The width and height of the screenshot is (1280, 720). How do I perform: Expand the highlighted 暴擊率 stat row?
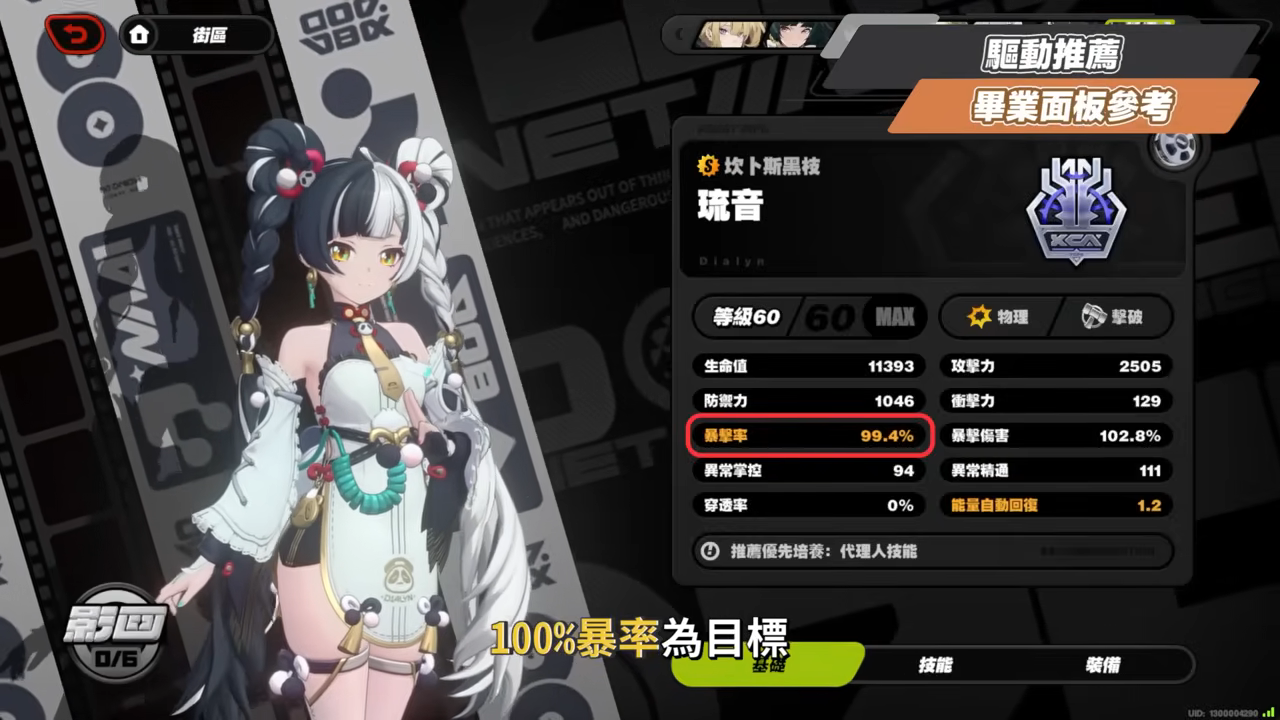click(808, 436)
